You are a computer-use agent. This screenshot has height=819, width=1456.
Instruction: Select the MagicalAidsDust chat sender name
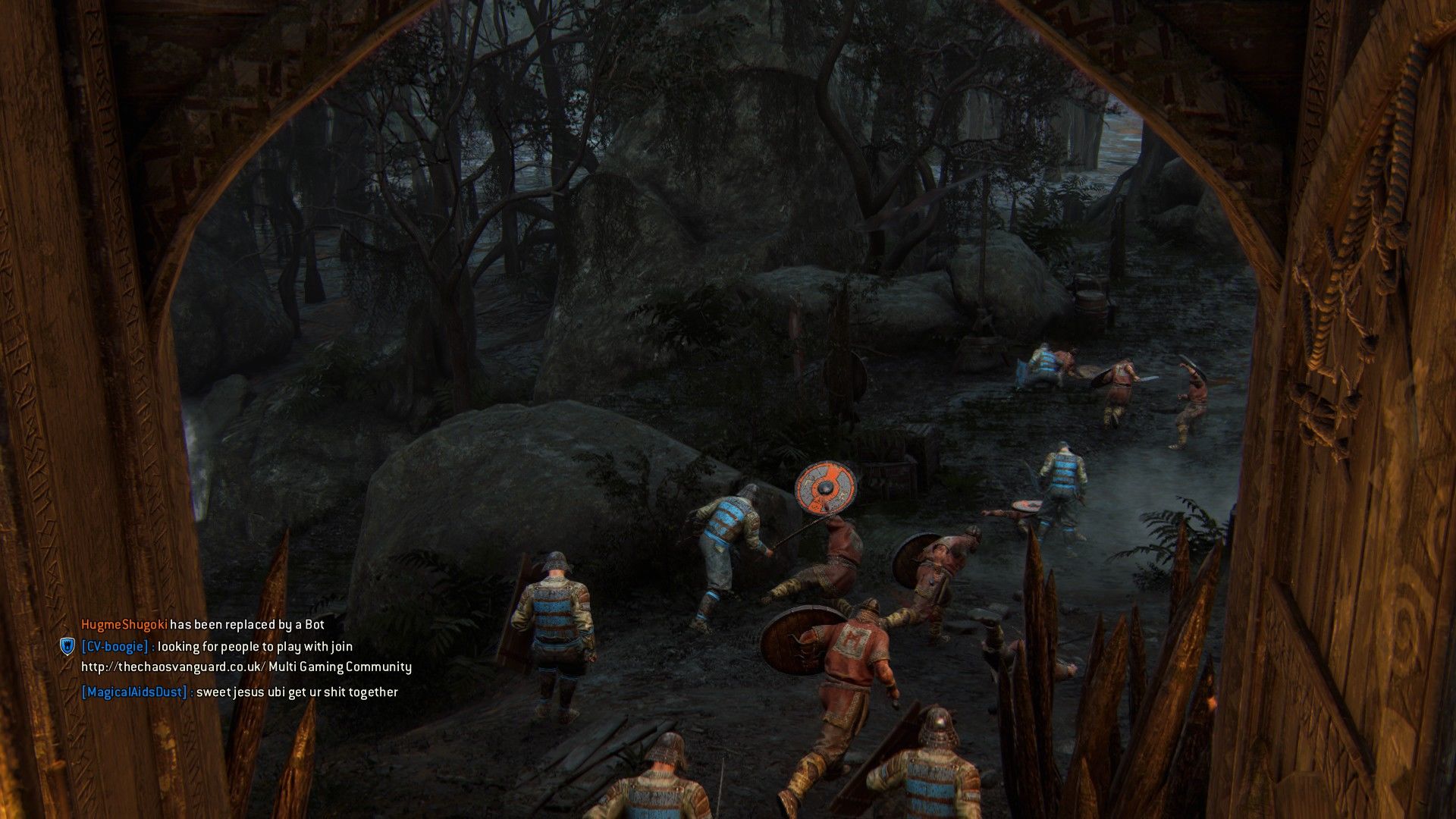pyautogui.click(x=134, y=692)
